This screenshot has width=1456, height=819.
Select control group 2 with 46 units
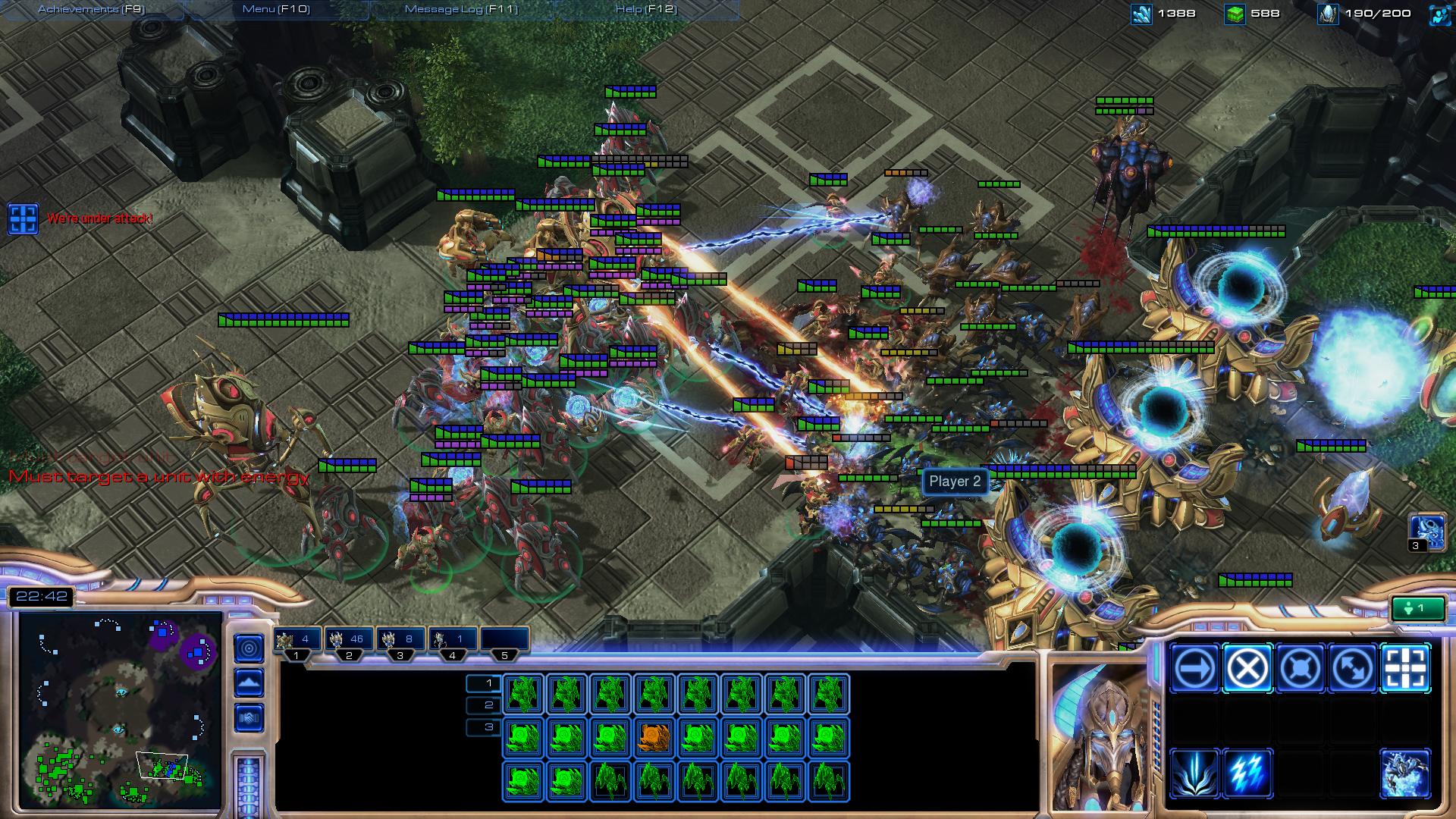click(350, 641)
